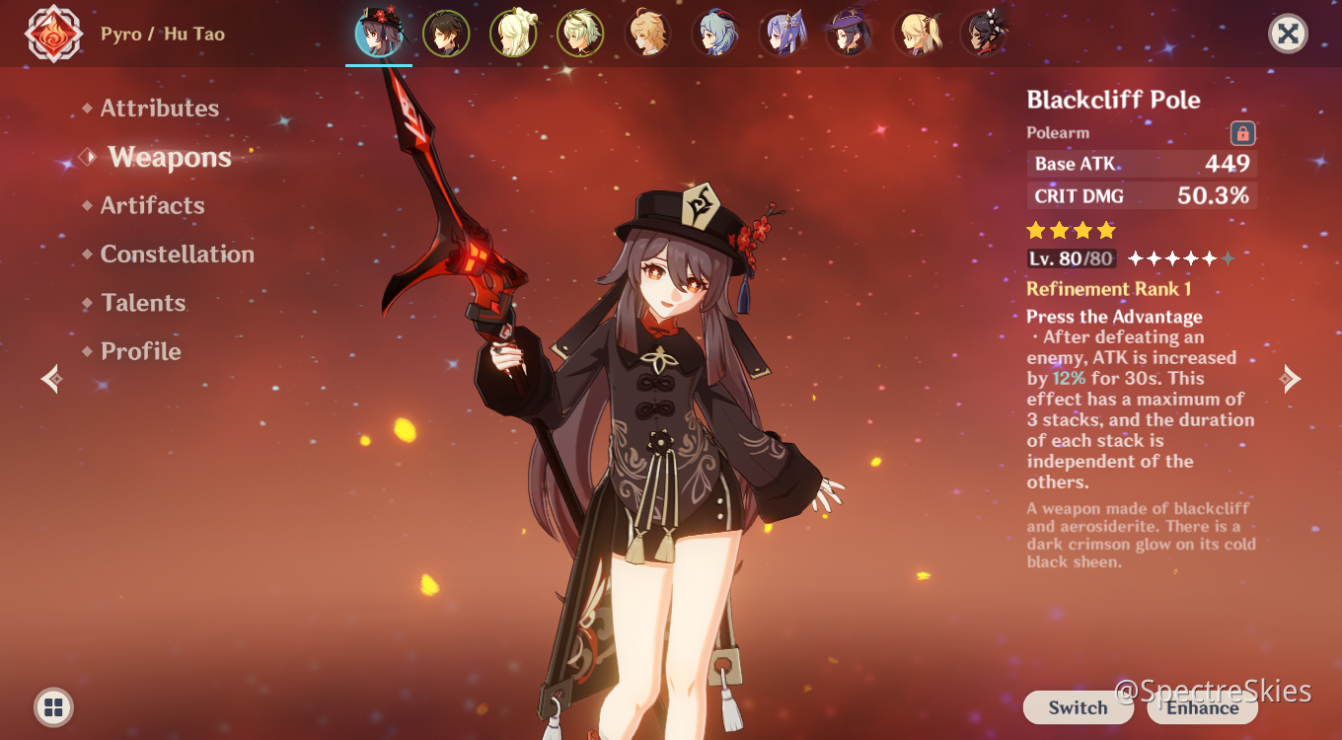Click the Enhance button

pos(1199,707)
